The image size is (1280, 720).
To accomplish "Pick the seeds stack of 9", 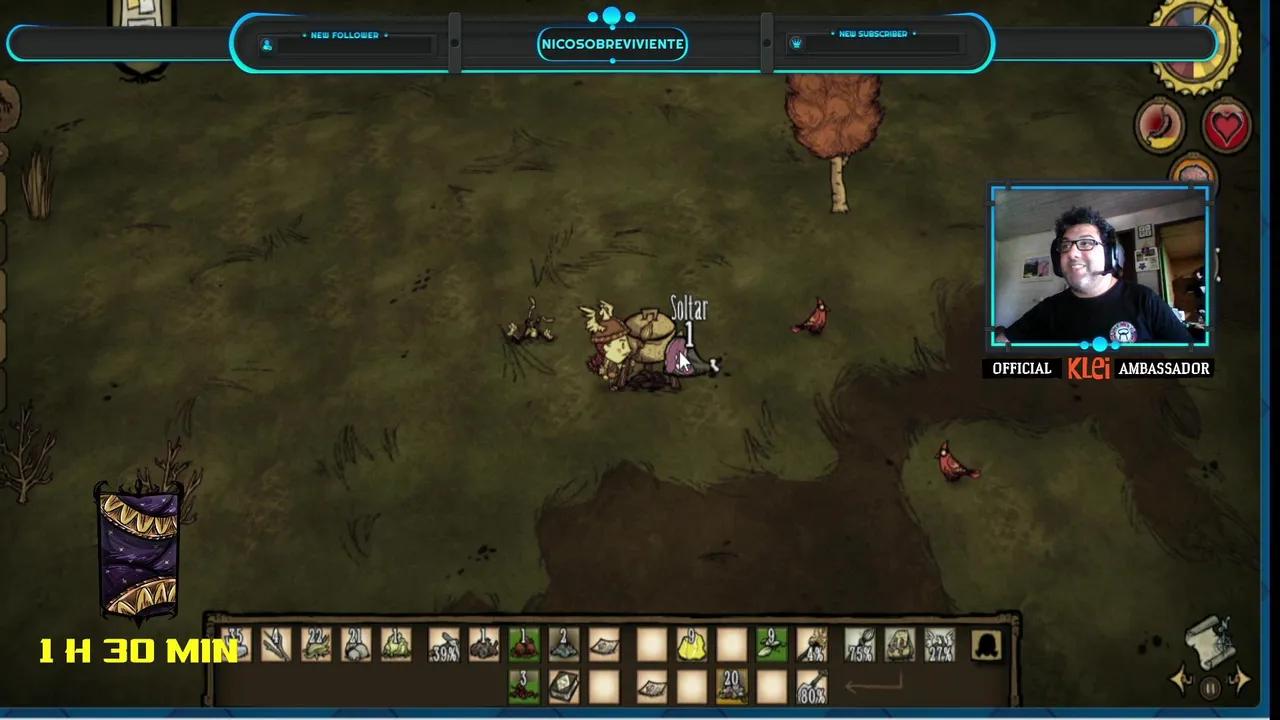I will tap(771, 645).
